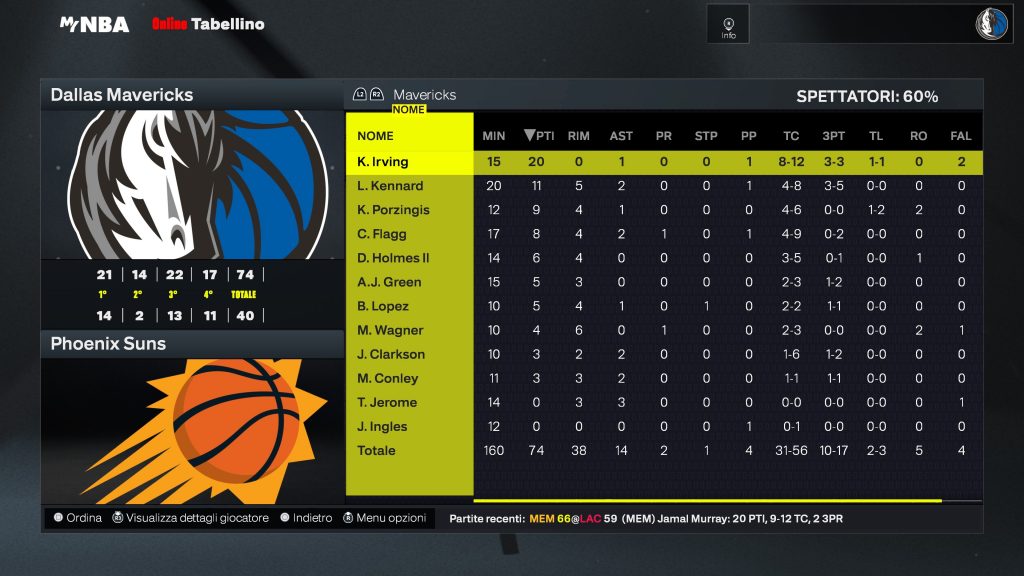Sort the table by PTI column

(x=539, y=136)
